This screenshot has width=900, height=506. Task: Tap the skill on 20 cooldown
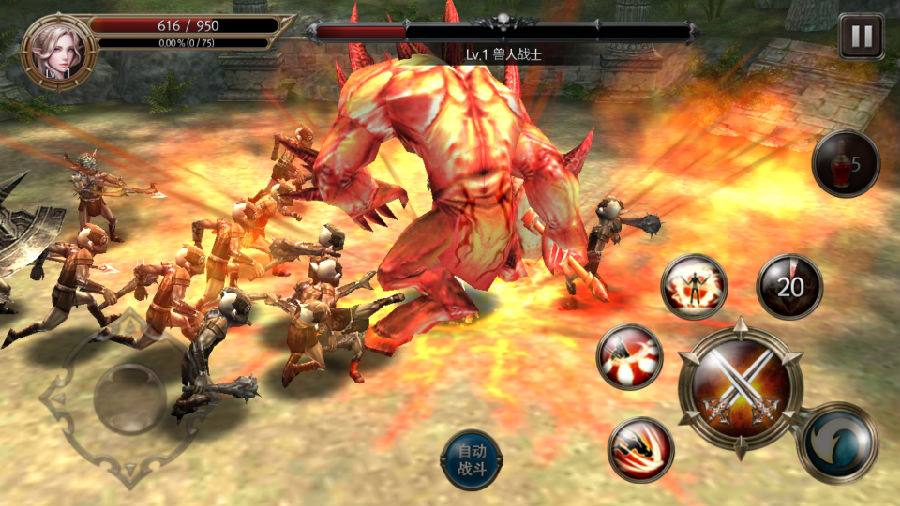(x=790, y=286)
